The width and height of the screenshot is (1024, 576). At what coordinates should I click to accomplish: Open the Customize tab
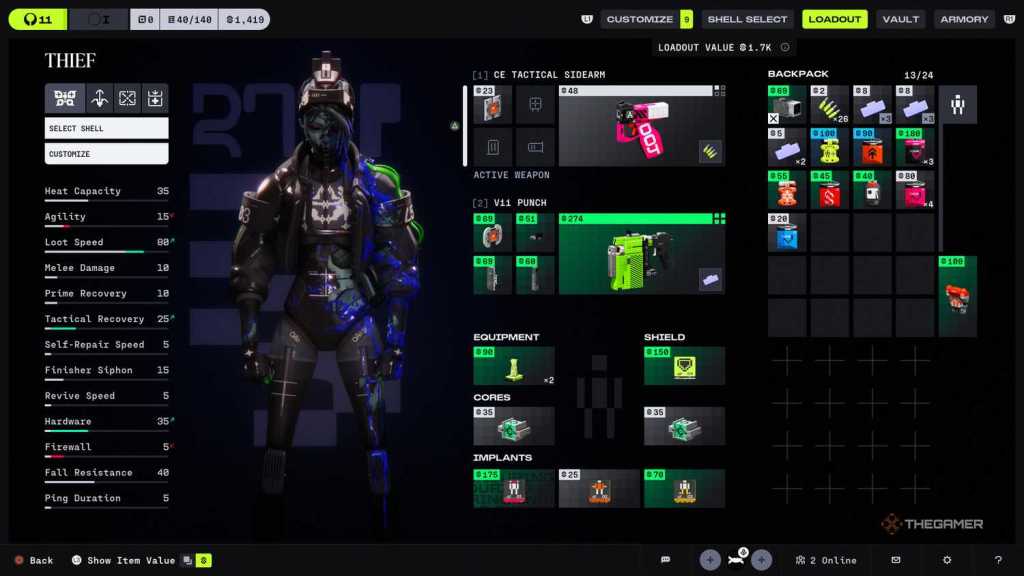639,19
